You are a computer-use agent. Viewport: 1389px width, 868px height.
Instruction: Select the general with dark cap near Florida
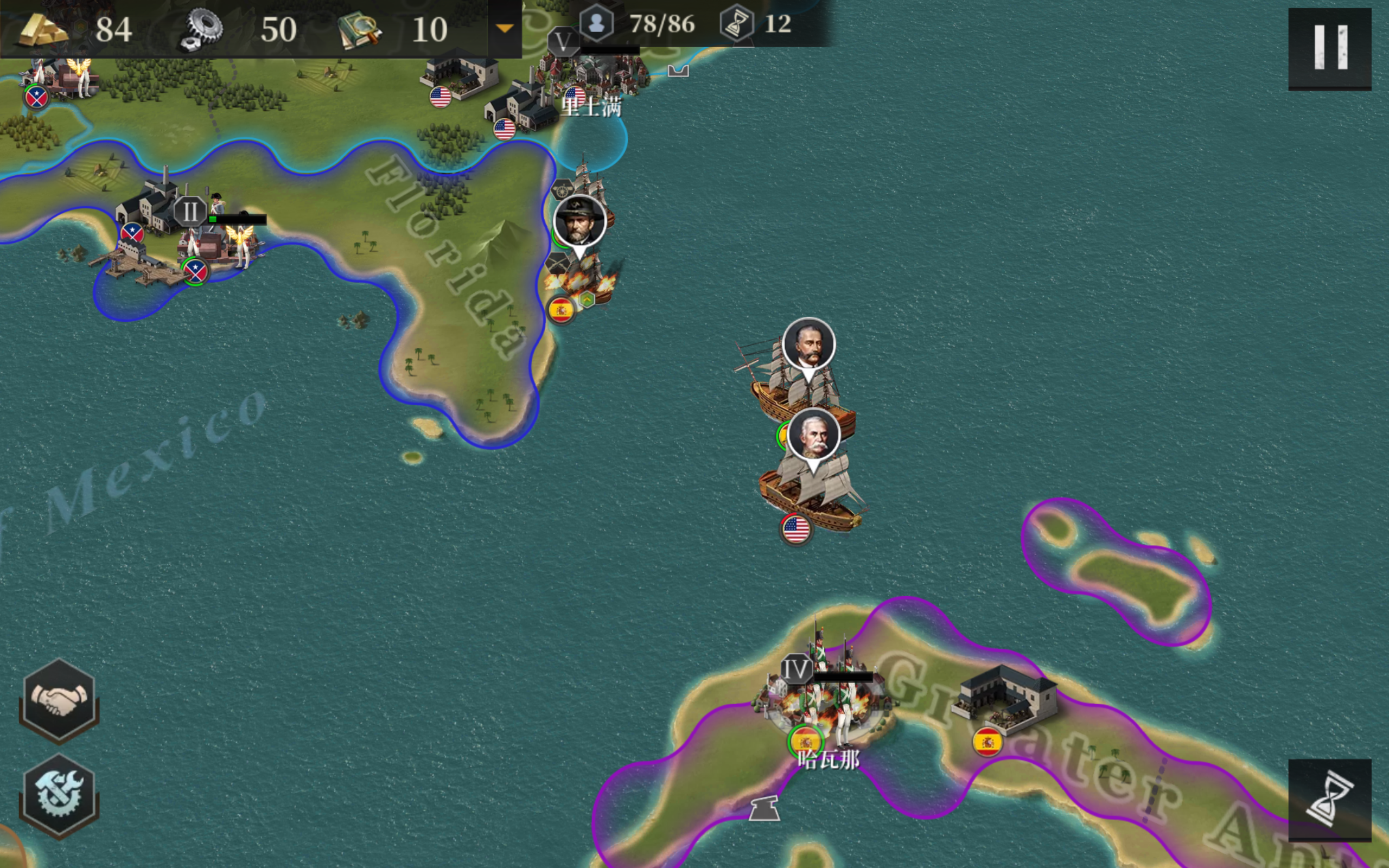tap(579, 221)
